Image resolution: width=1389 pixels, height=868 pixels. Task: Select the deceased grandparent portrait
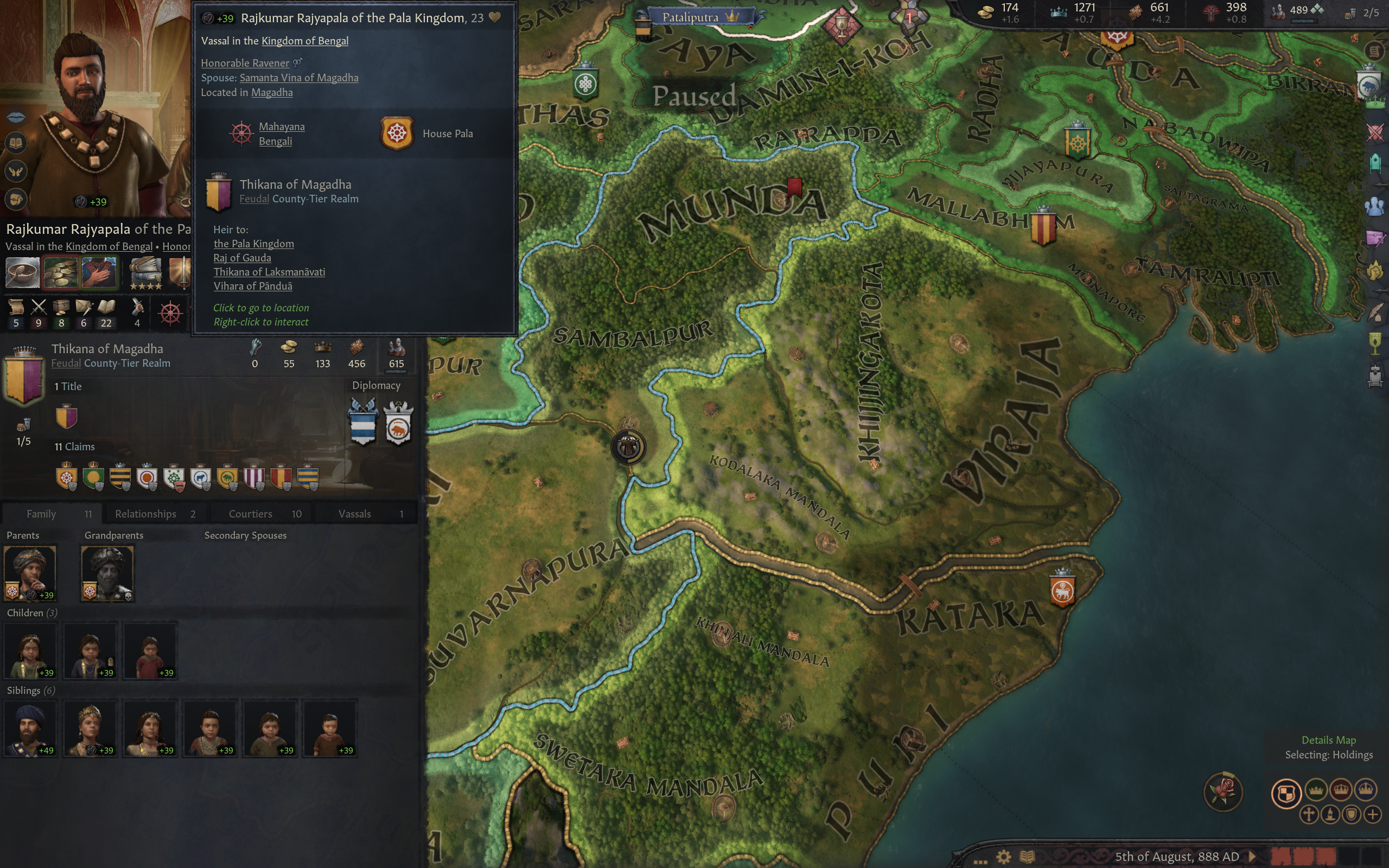click(x=107, y=572)
